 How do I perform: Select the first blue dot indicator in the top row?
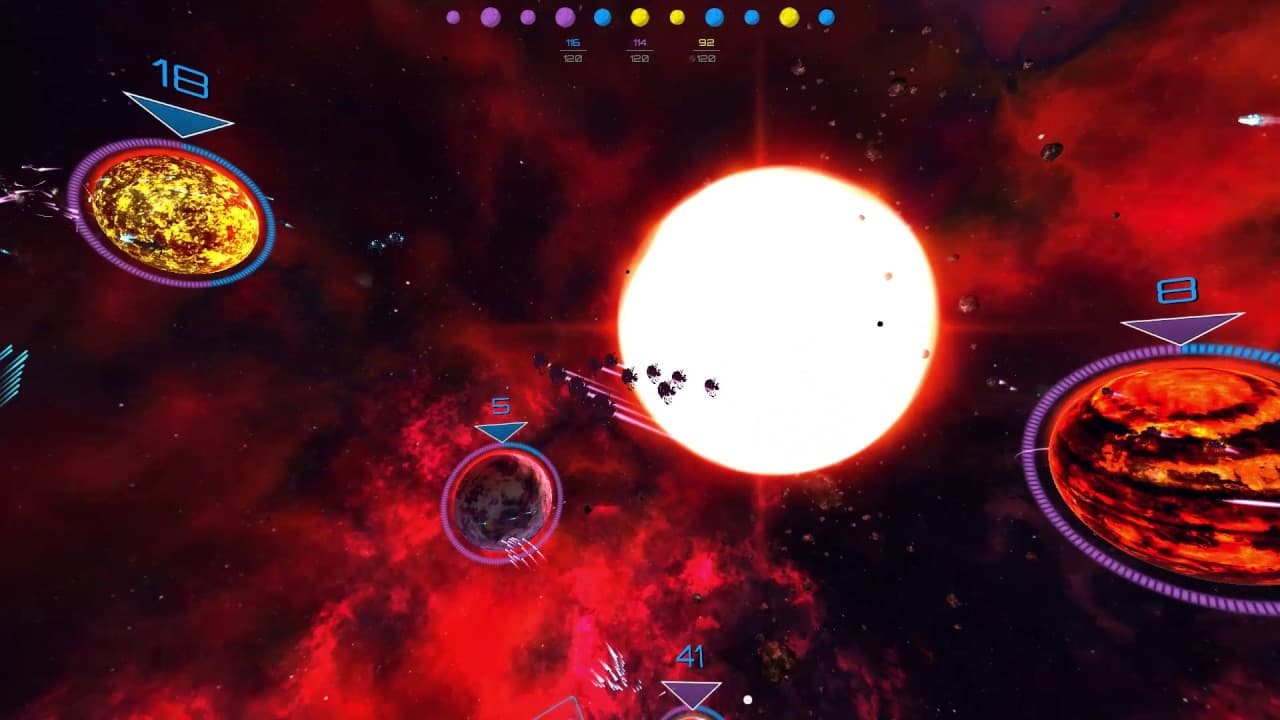pos(602,17)
